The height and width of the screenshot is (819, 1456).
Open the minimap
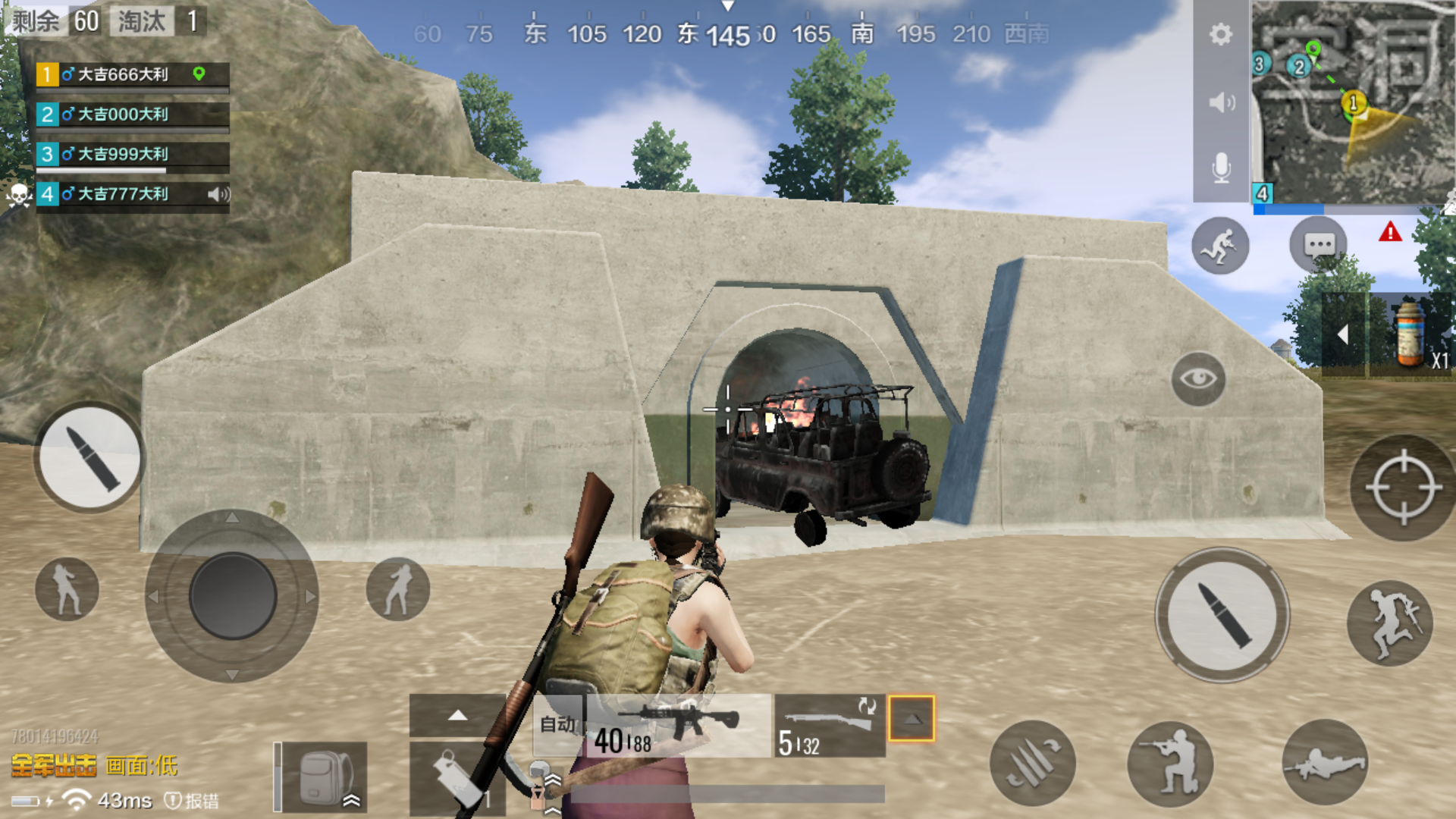pos(1354,102)
